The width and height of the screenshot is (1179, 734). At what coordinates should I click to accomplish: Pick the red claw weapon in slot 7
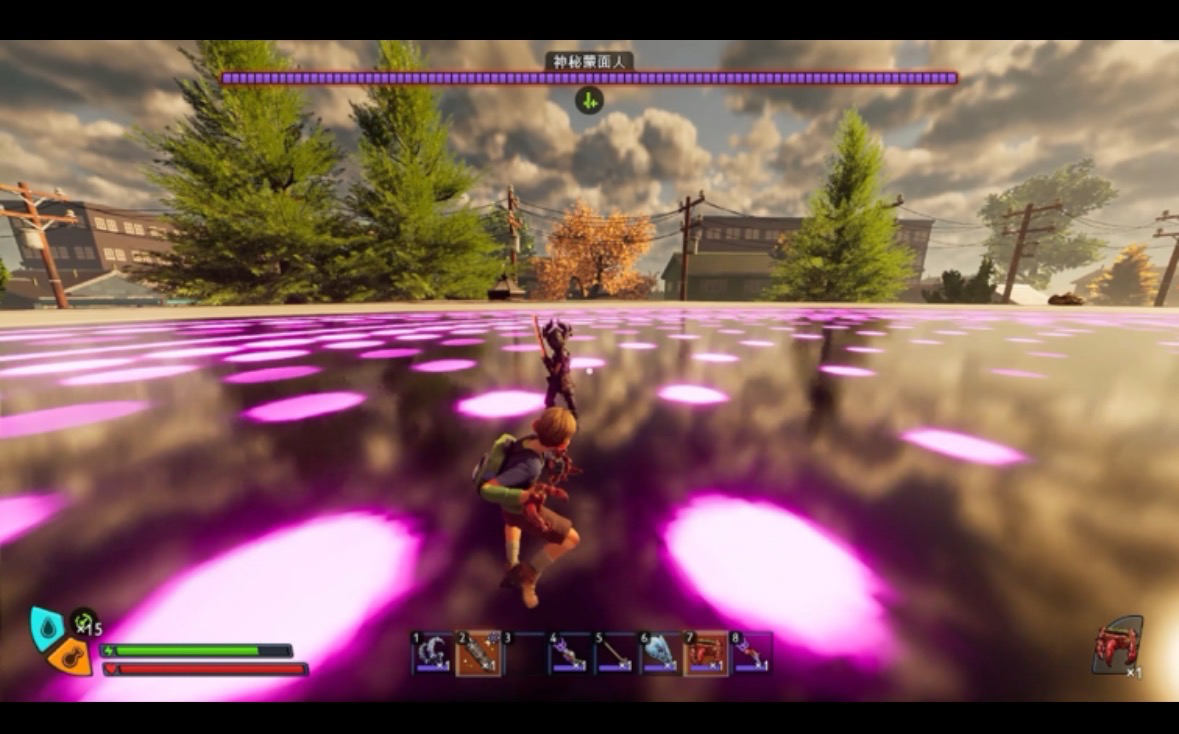706,652
